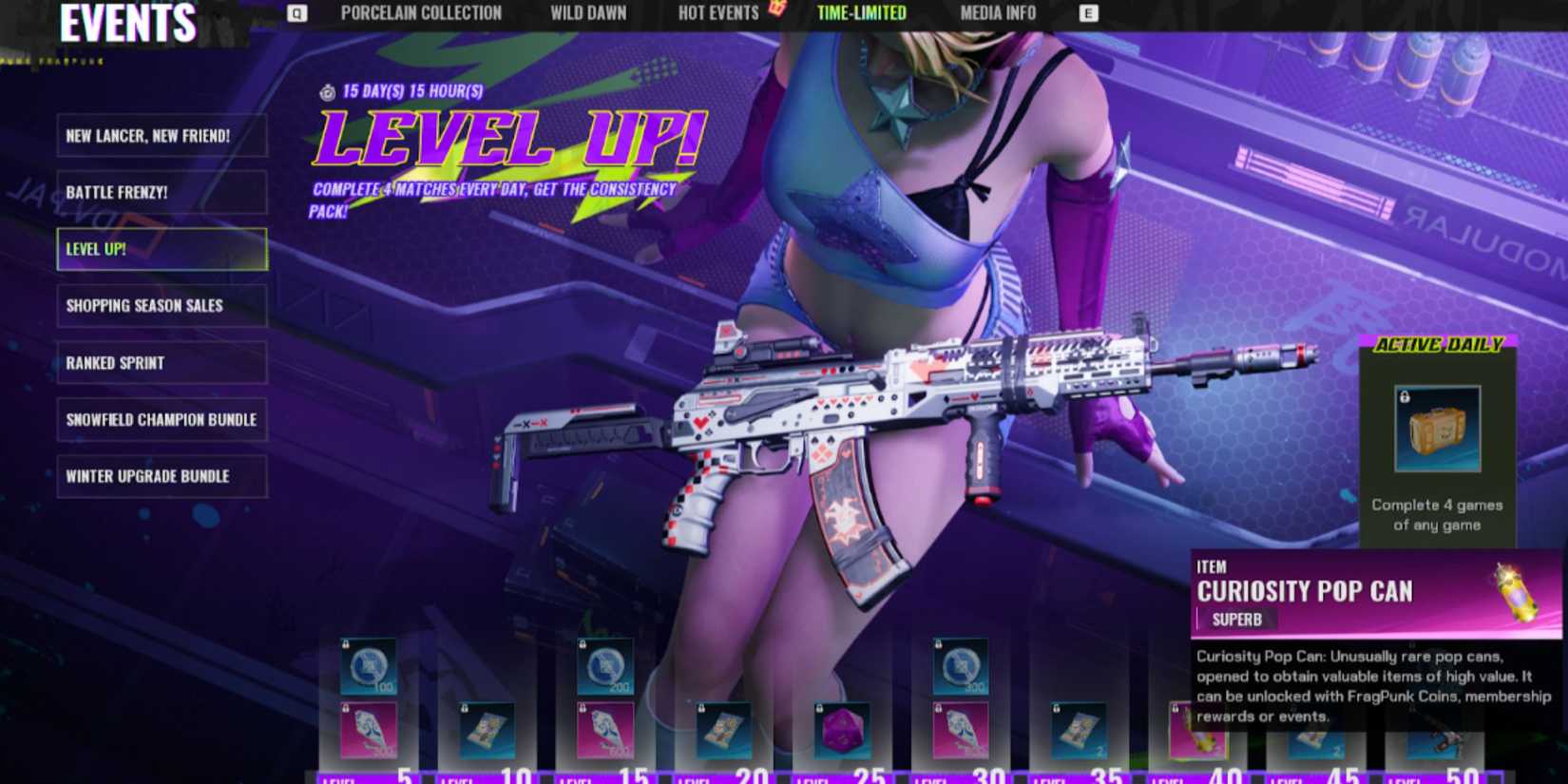This screenshot has height=784, width=1568.
Task: Claim the Level 25 purple dice reward
Action: pyautogui.click(x=841, y=730)
